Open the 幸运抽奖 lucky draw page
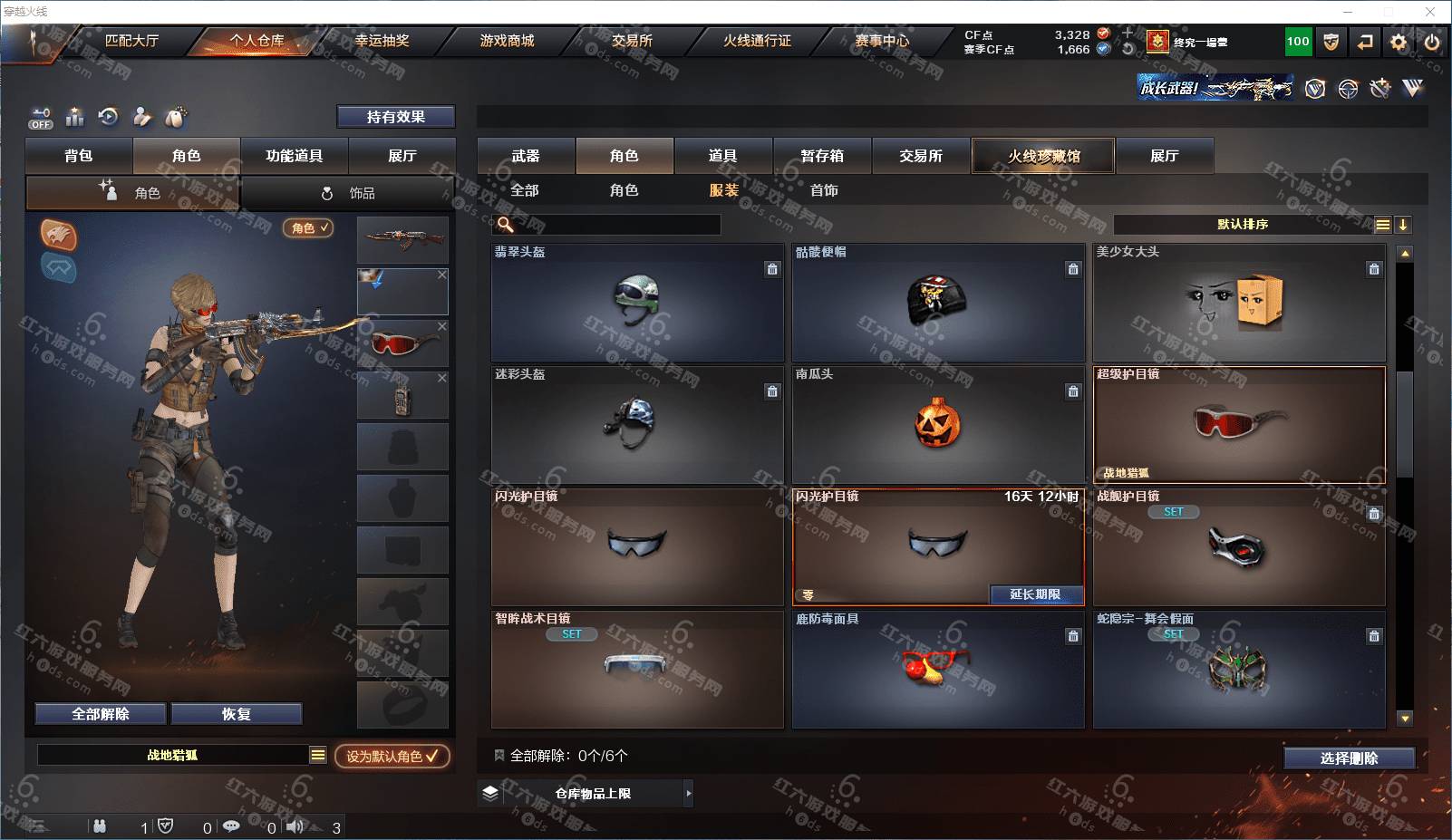This screenshot has height=840, width=1452. pos(382,41)
